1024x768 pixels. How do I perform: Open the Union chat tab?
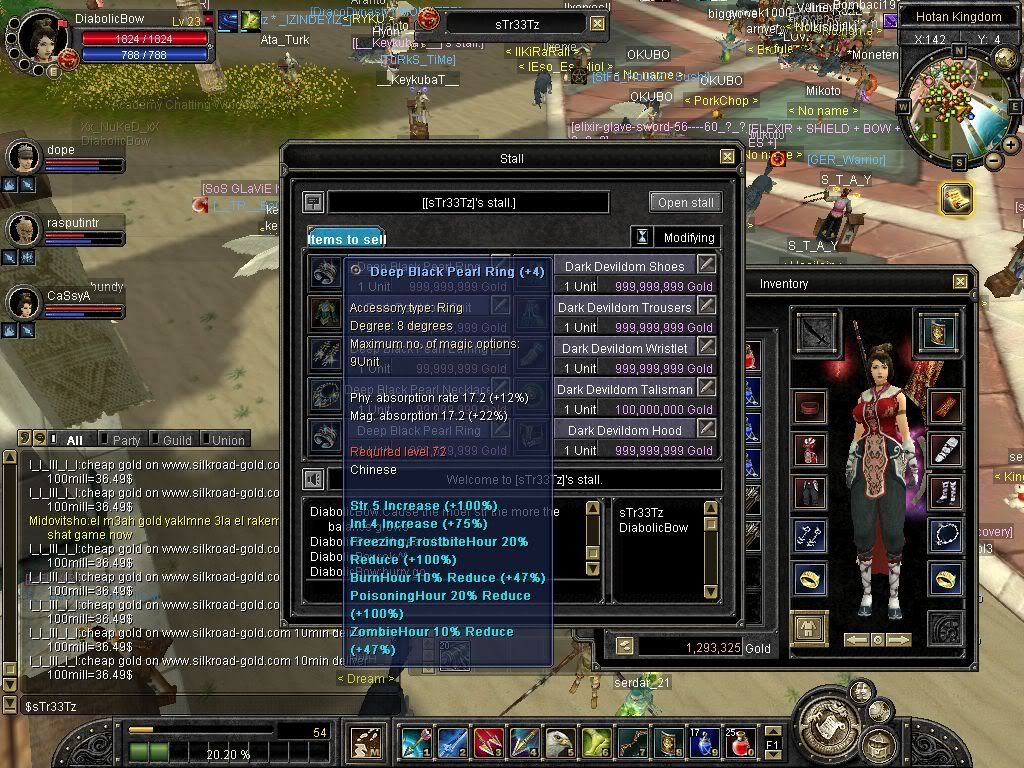[227, 440]
